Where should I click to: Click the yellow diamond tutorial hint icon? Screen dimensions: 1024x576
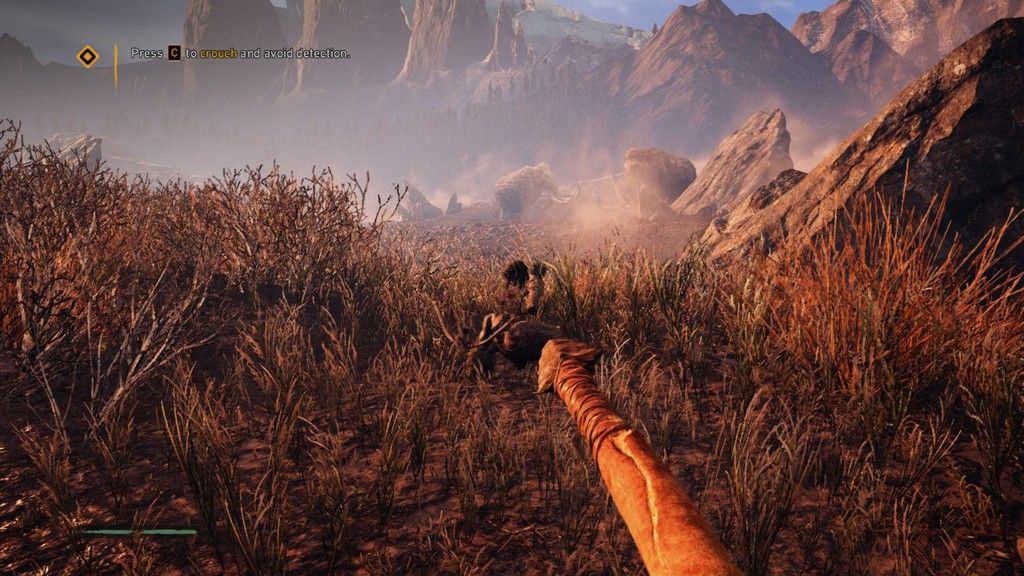point(88,56)
